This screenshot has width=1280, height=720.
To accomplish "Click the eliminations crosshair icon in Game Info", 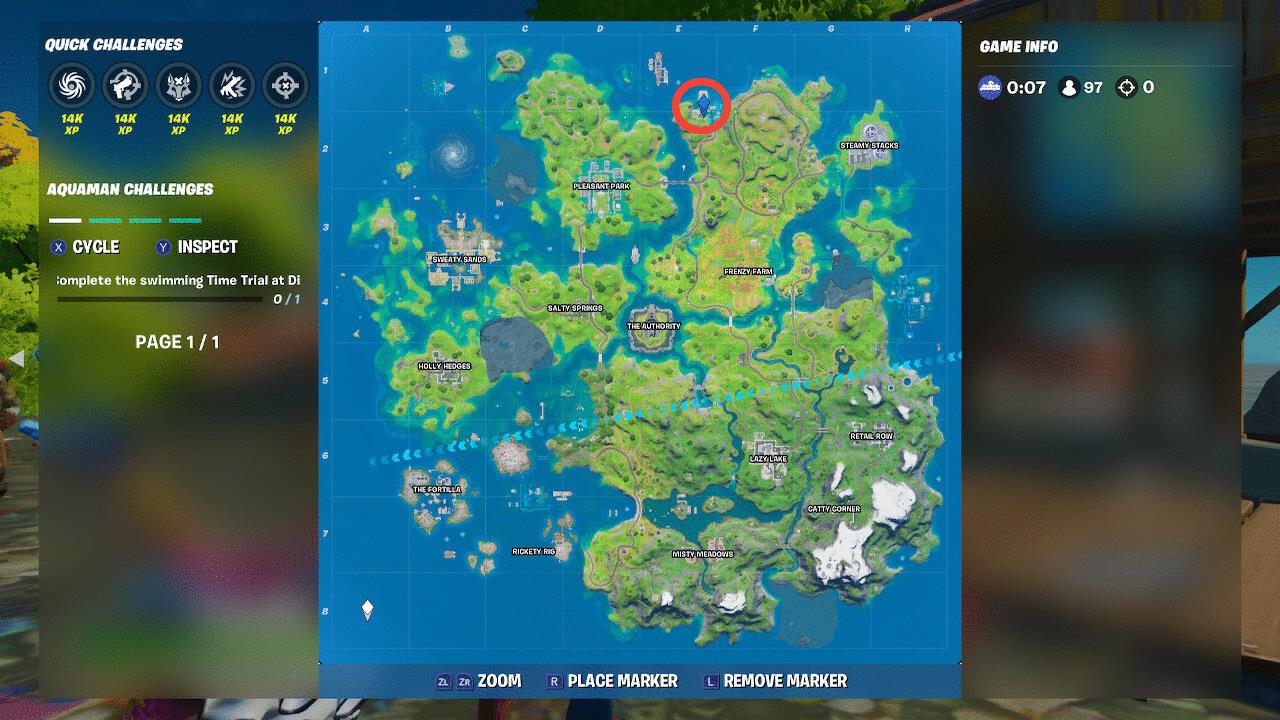I will 1128,88.
